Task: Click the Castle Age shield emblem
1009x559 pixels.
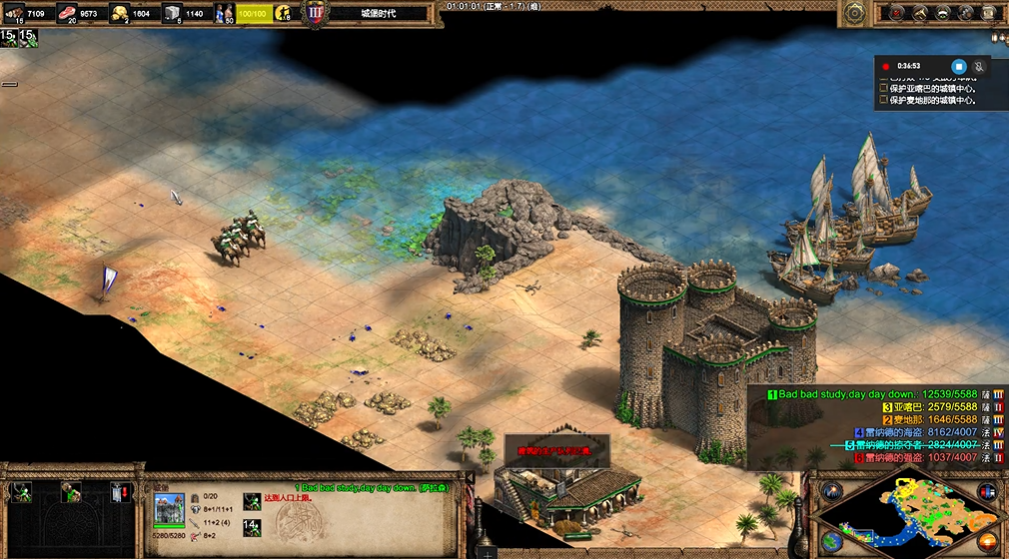Action: (x=316, y=14)
